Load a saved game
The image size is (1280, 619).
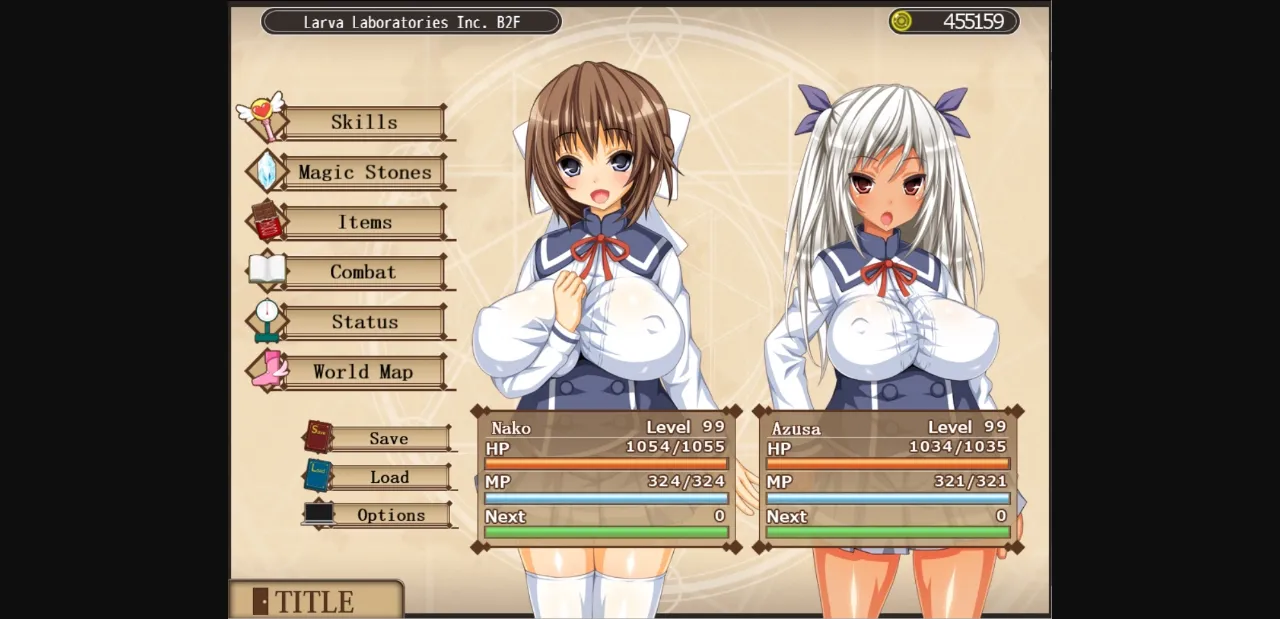click(389, 477)
